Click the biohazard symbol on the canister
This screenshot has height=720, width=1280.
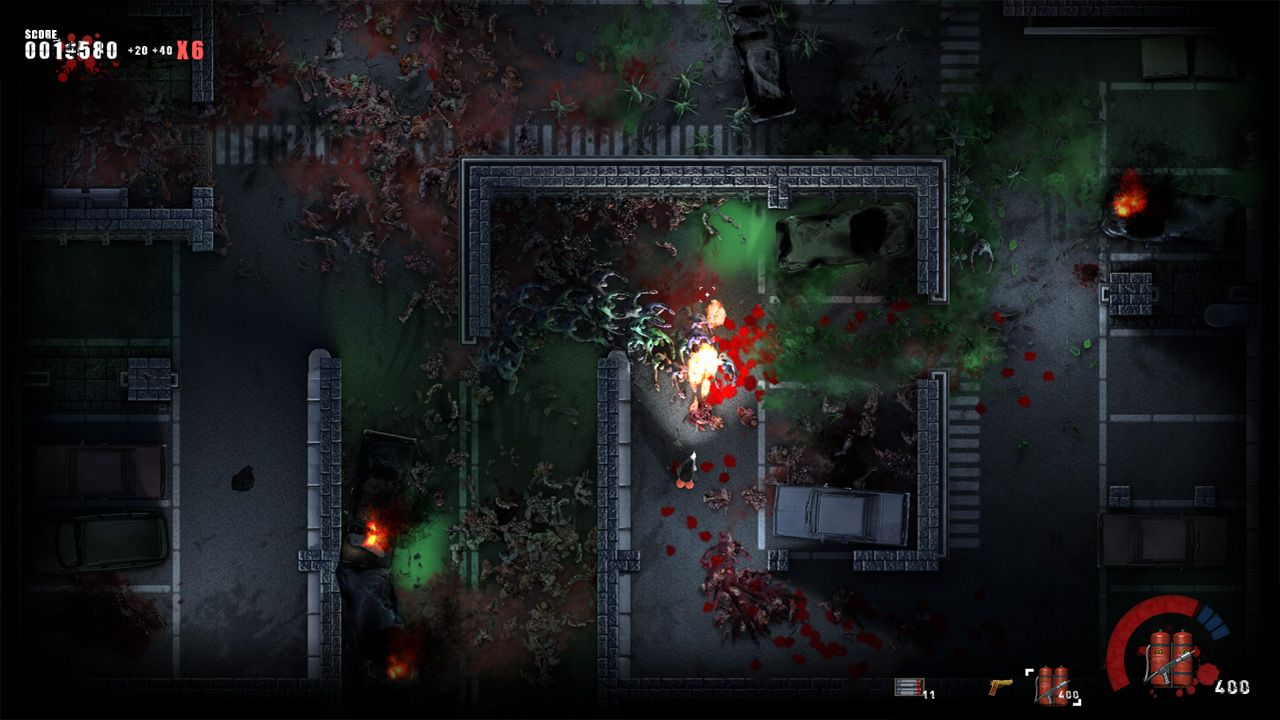point(1161,652)
